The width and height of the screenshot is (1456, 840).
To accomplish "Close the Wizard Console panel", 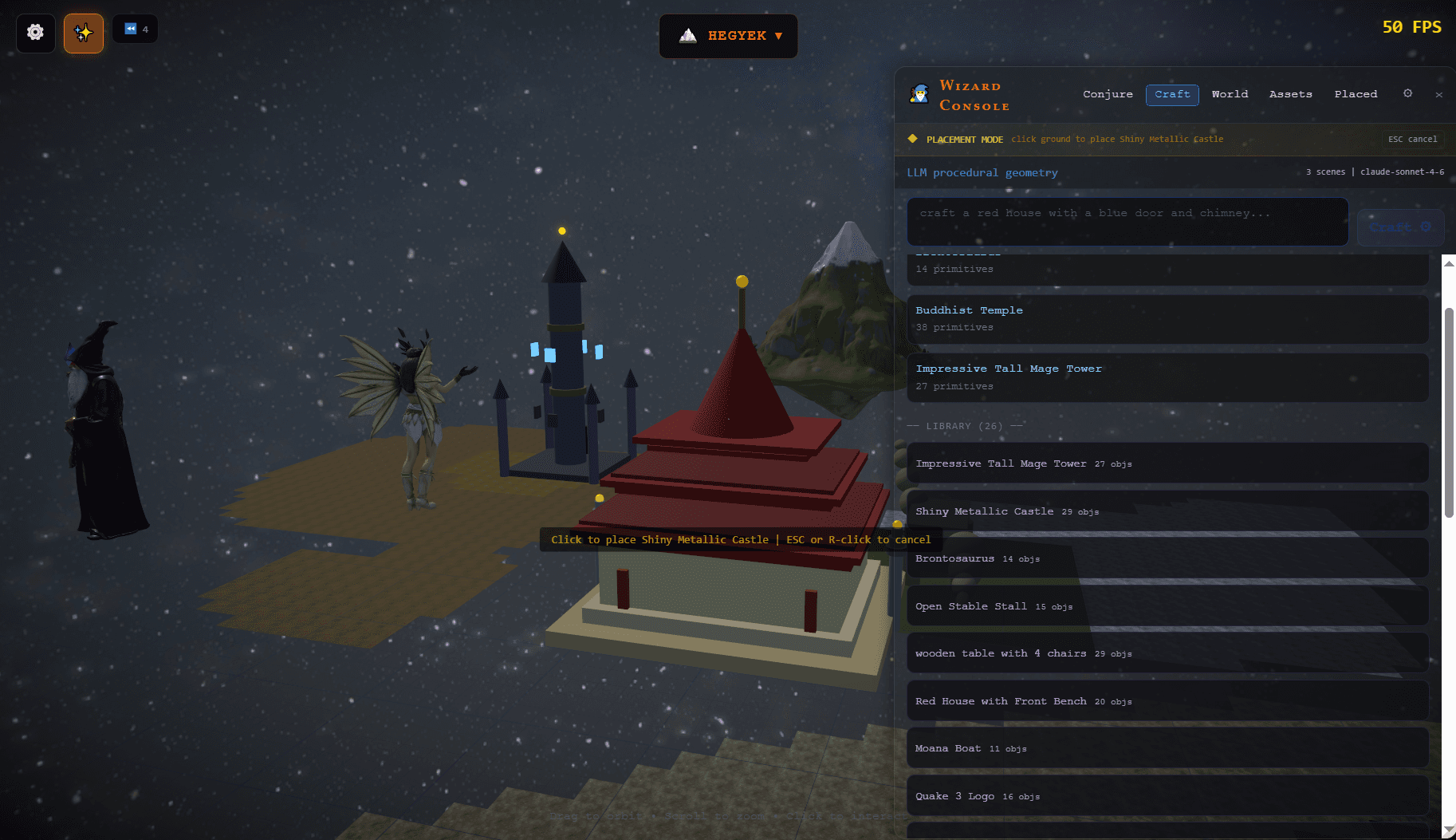I will pos(1438,95).
